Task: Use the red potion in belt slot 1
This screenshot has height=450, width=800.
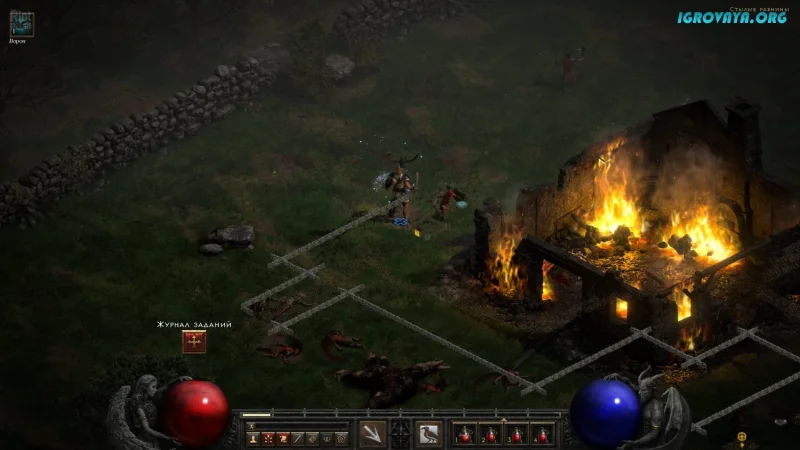Action: pyautogui.click(x=465, y=434)
